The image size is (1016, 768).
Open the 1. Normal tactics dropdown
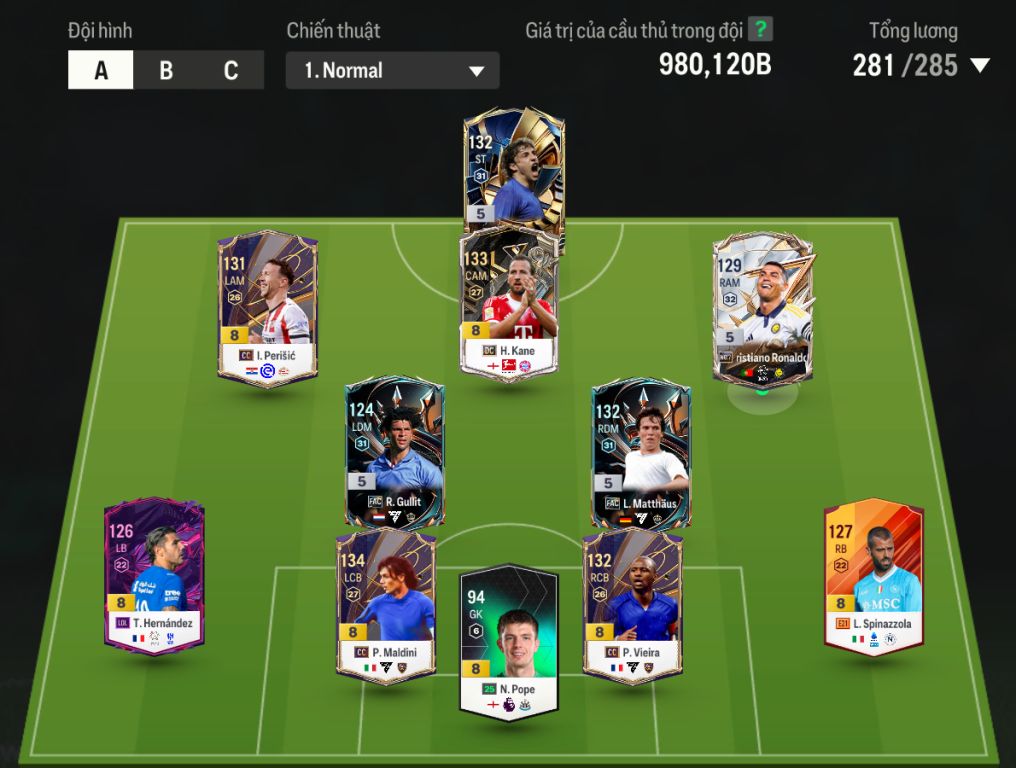click(x=392, y=71)
